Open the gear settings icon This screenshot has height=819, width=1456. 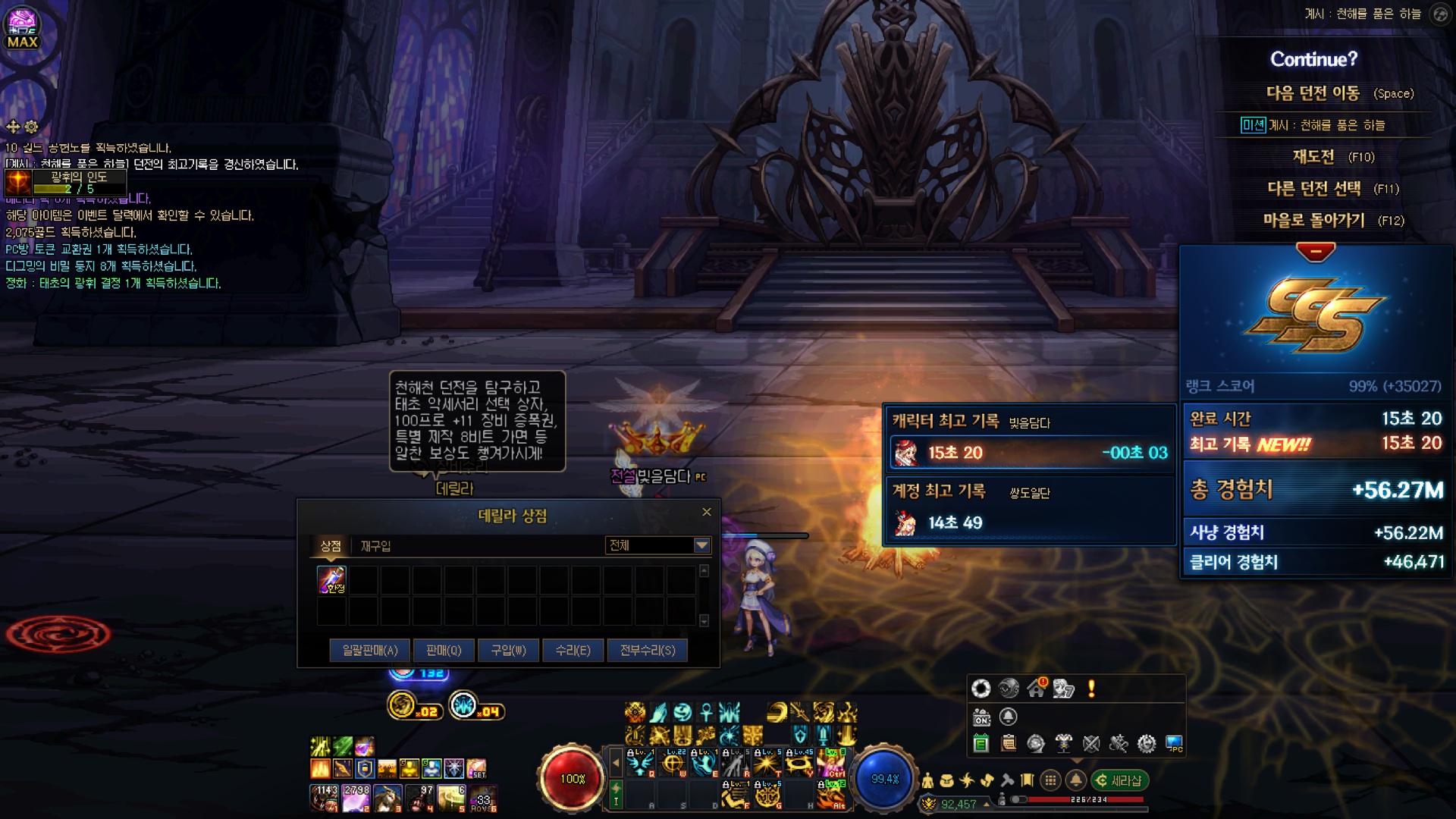1147,744
